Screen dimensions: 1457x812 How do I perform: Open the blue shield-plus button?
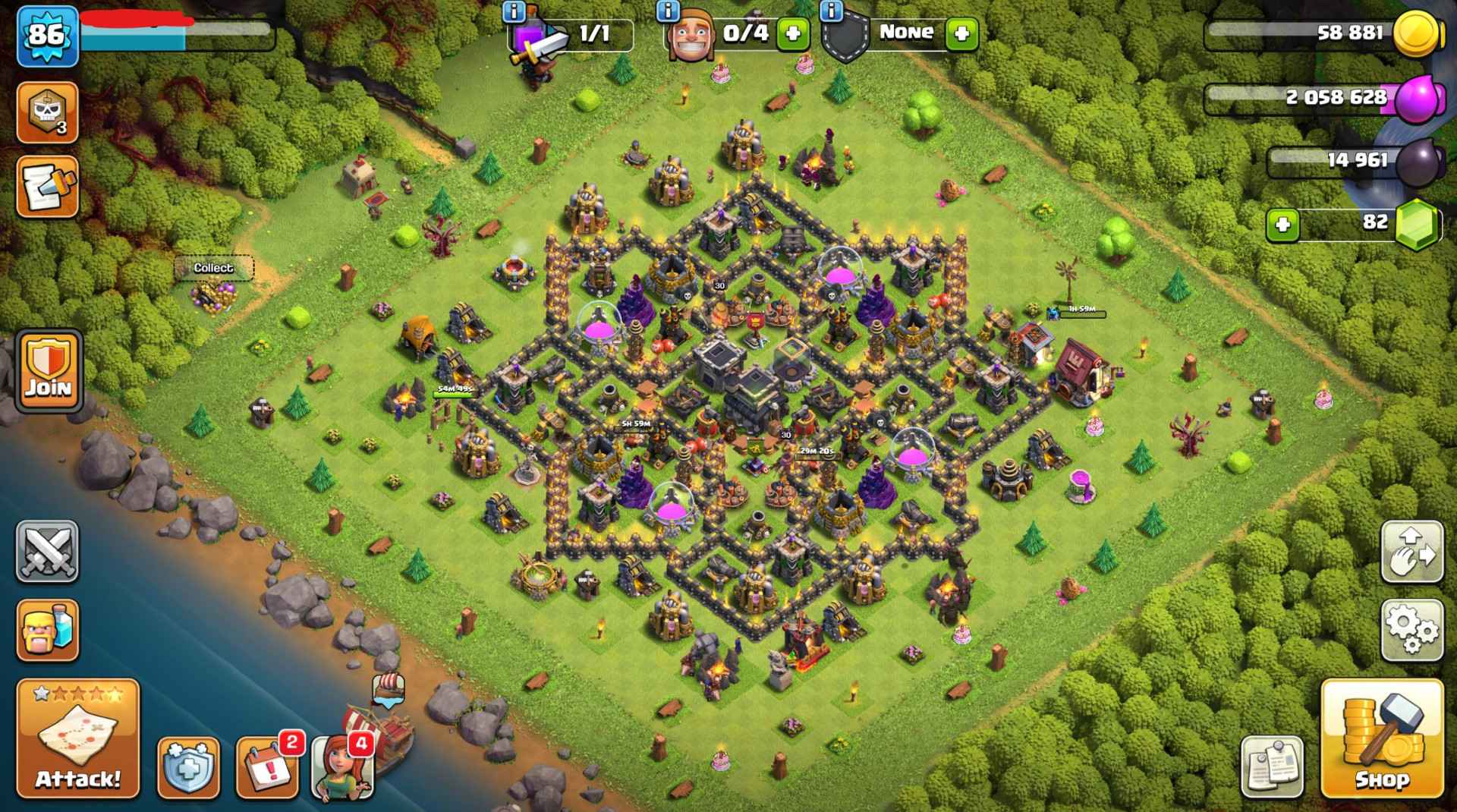coord(188,768)
